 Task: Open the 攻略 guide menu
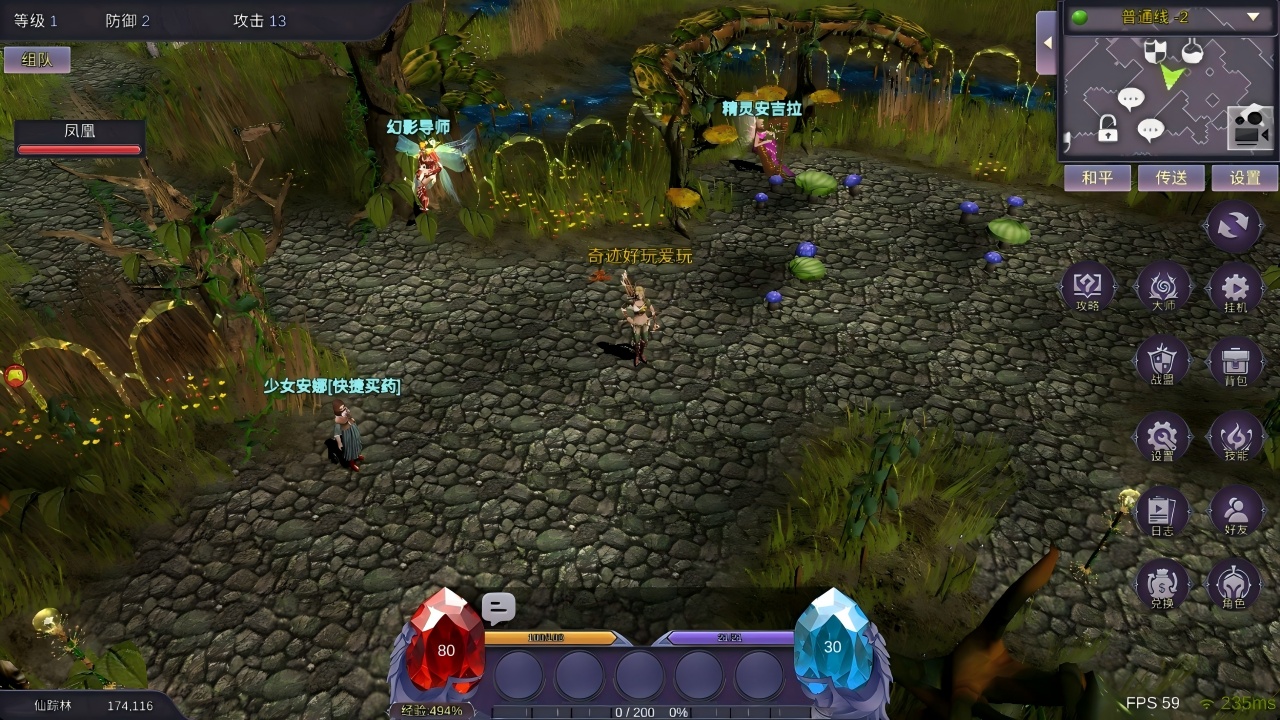coord(1087,288)
